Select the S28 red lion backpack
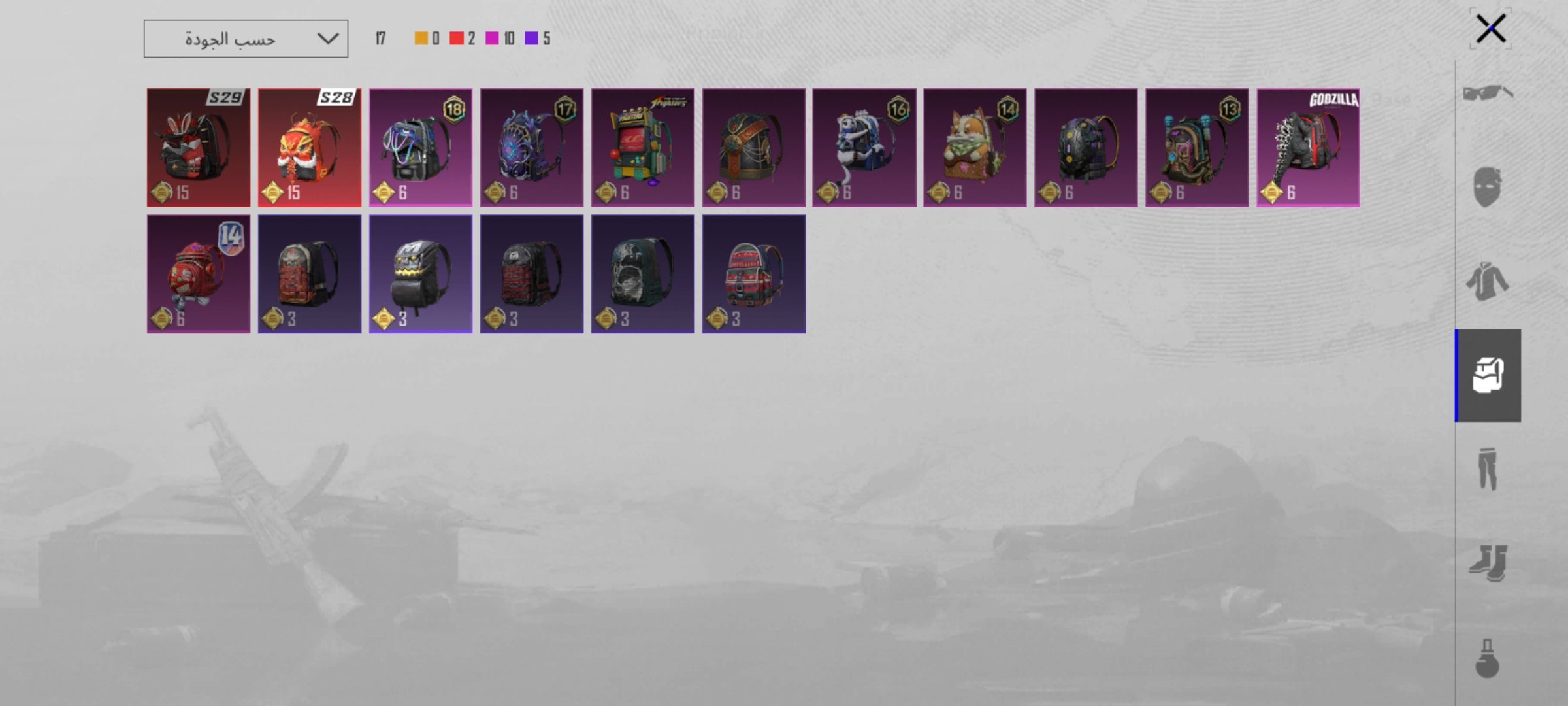 (310, 148)
